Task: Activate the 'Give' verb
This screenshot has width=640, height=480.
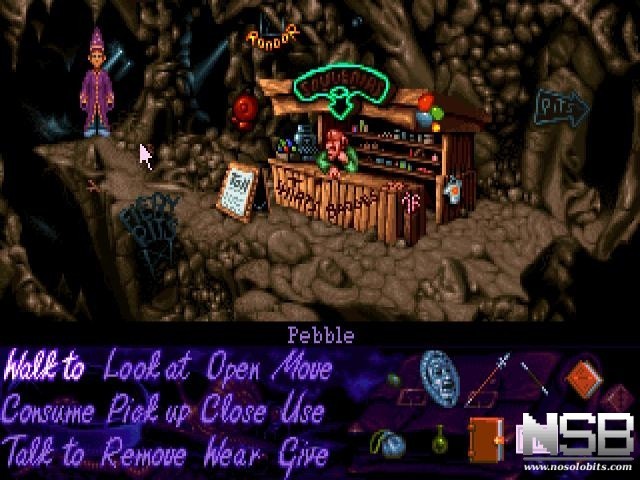Action: [304, 453]
